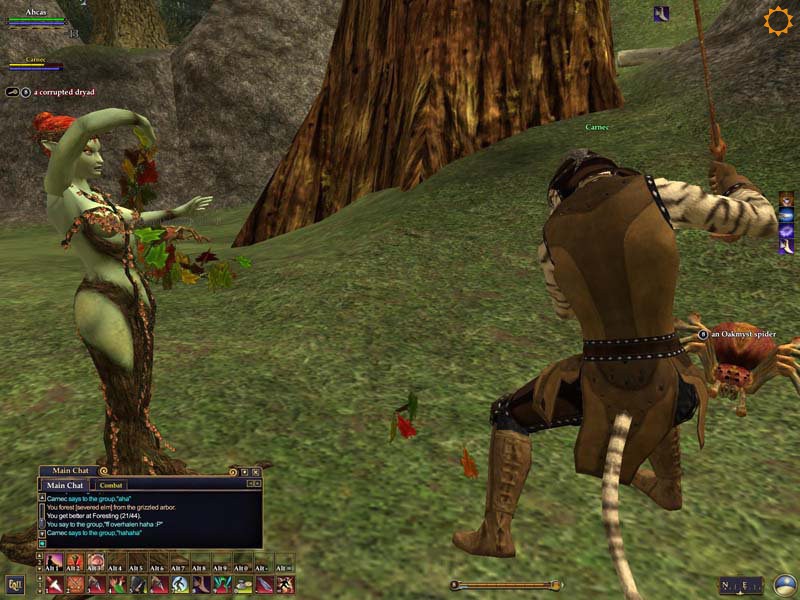Screen dimensions: 800x600
Task: Click the orange sun gear icon
Action: coord(777,21)
